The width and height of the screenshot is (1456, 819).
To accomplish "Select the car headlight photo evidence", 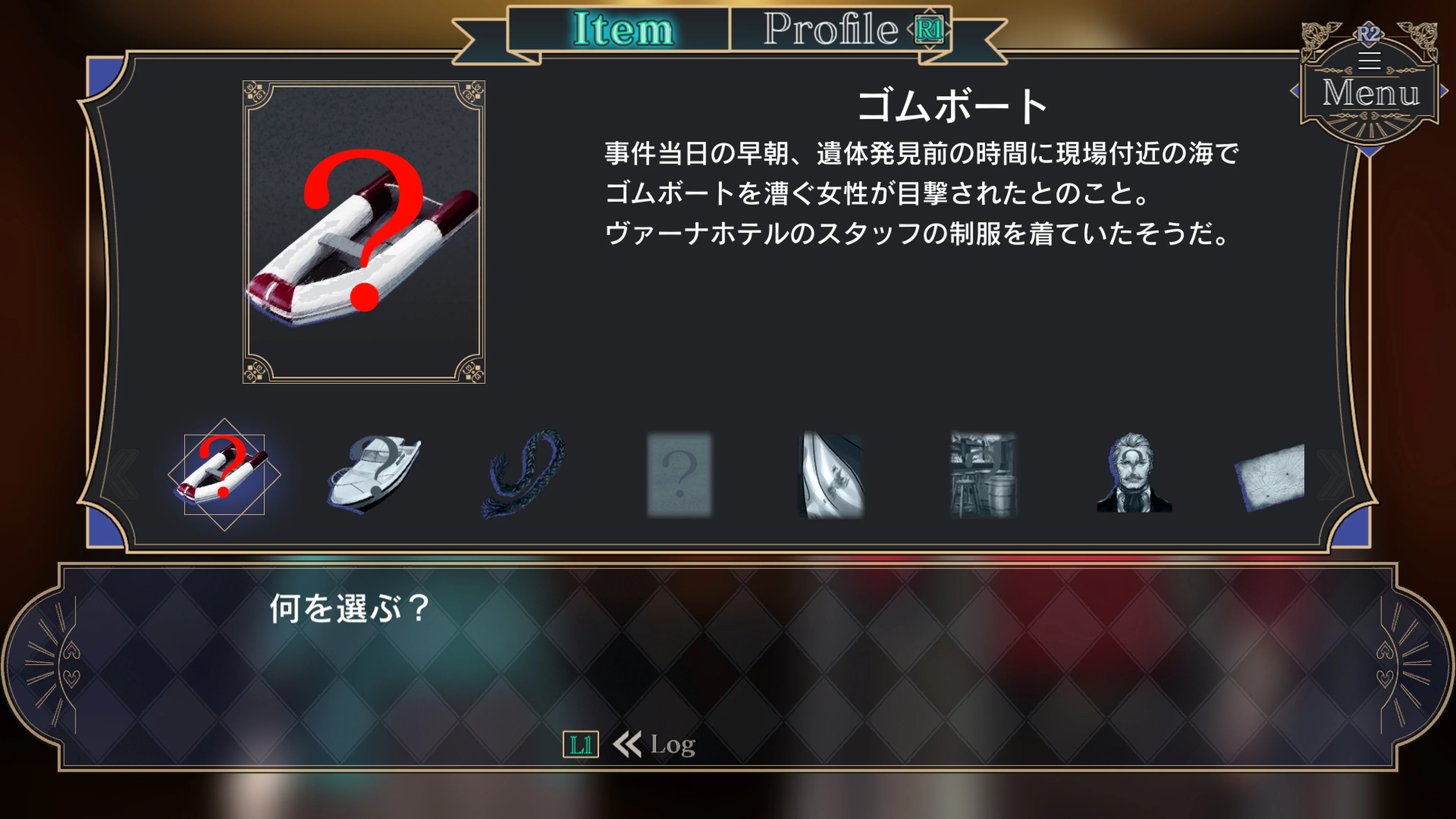I will pos(831,475).
